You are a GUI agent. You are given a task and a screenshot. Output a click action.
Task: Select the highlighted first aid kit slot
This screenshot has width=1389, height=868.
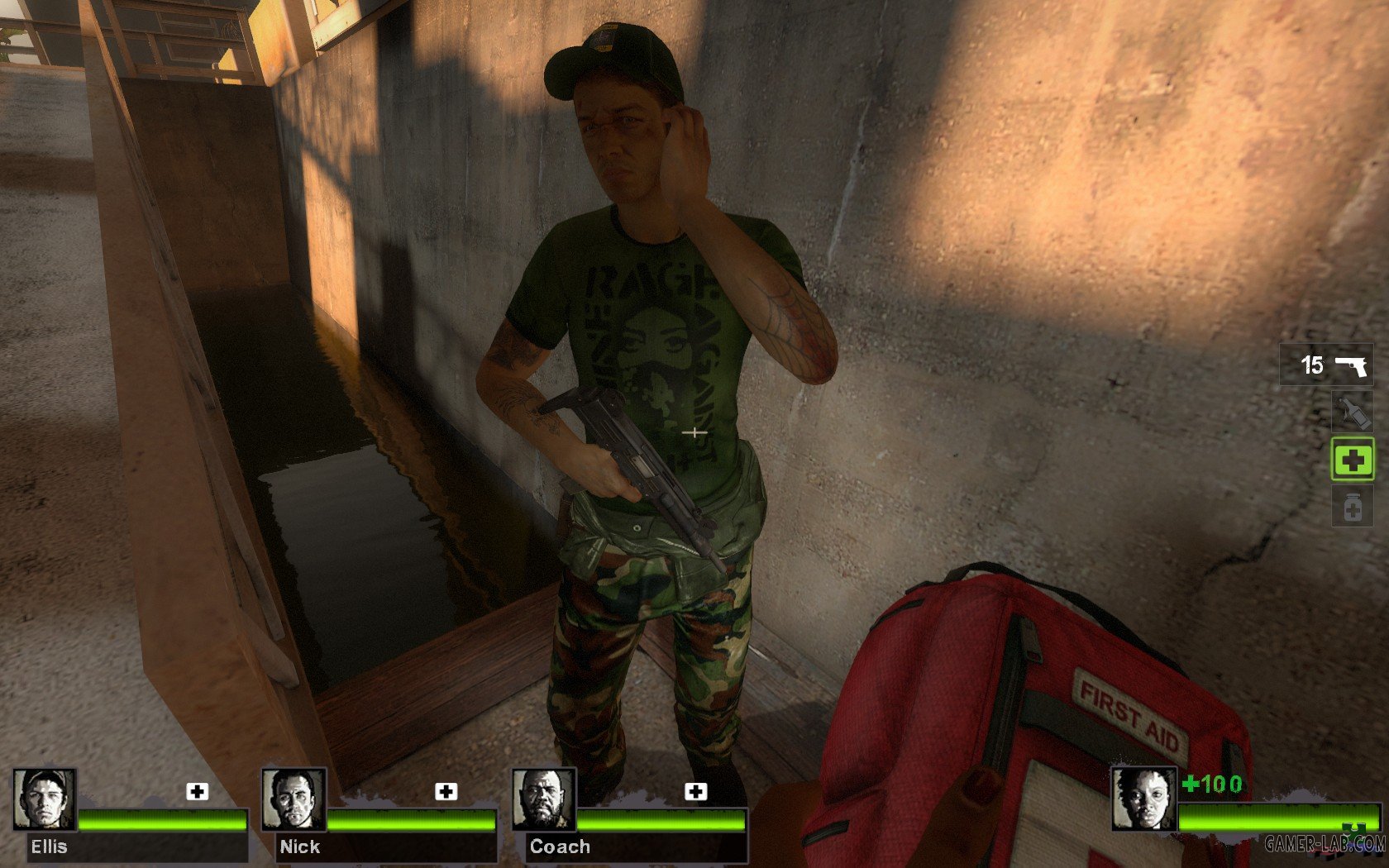coord(1352,460)
